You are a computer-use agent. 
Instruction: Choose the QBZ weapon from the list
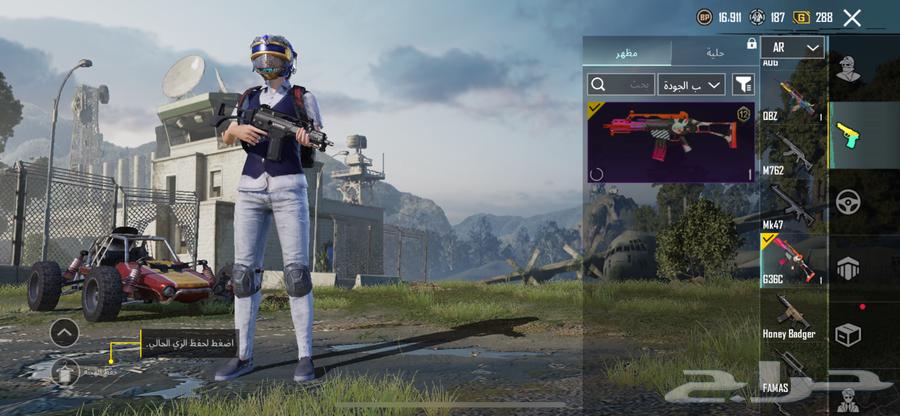794,98
